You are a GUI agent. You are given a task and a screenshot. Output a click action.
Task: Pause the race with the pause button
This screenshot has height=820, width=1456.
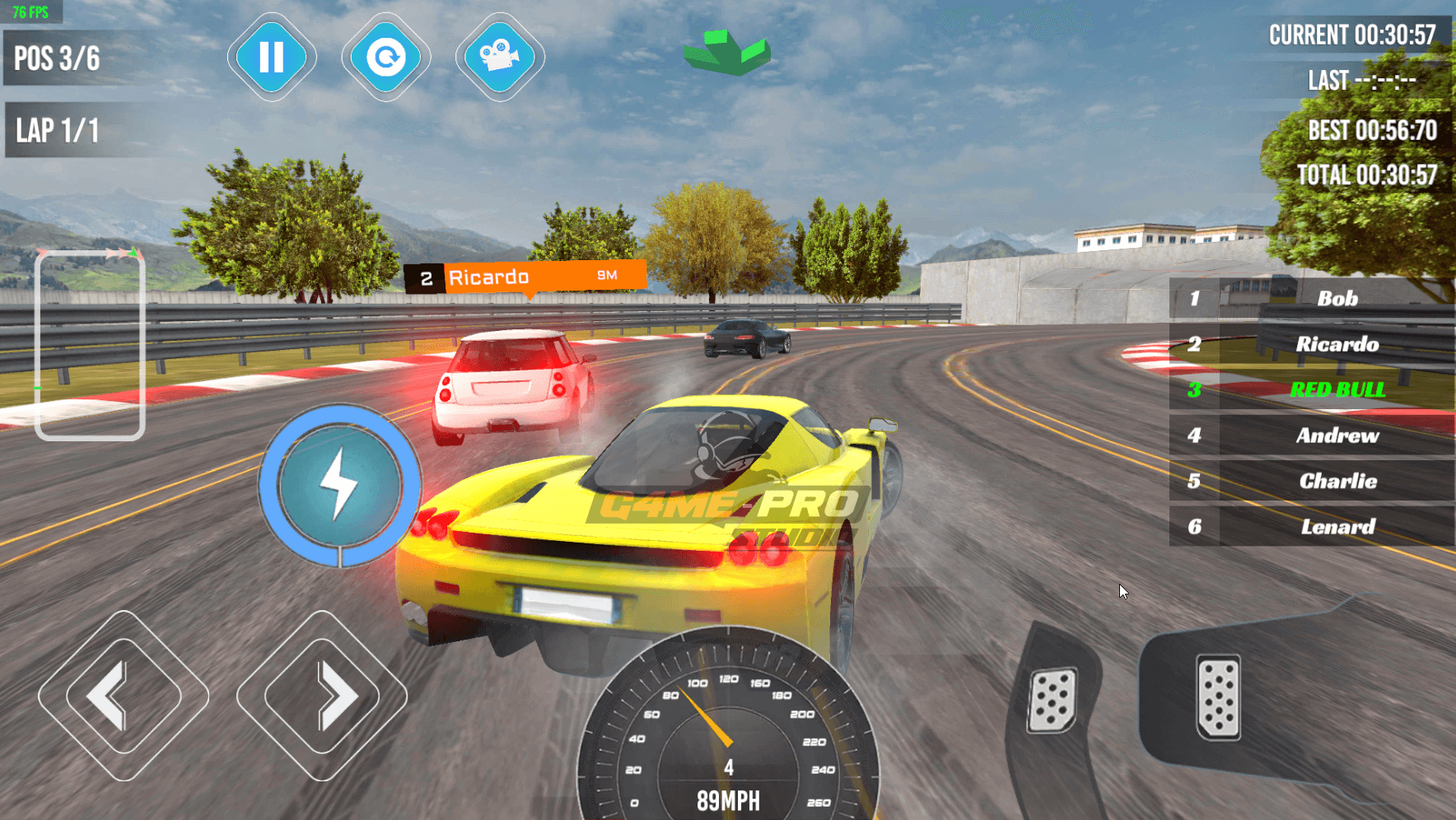pyautogui.click(x=272, y=58)
